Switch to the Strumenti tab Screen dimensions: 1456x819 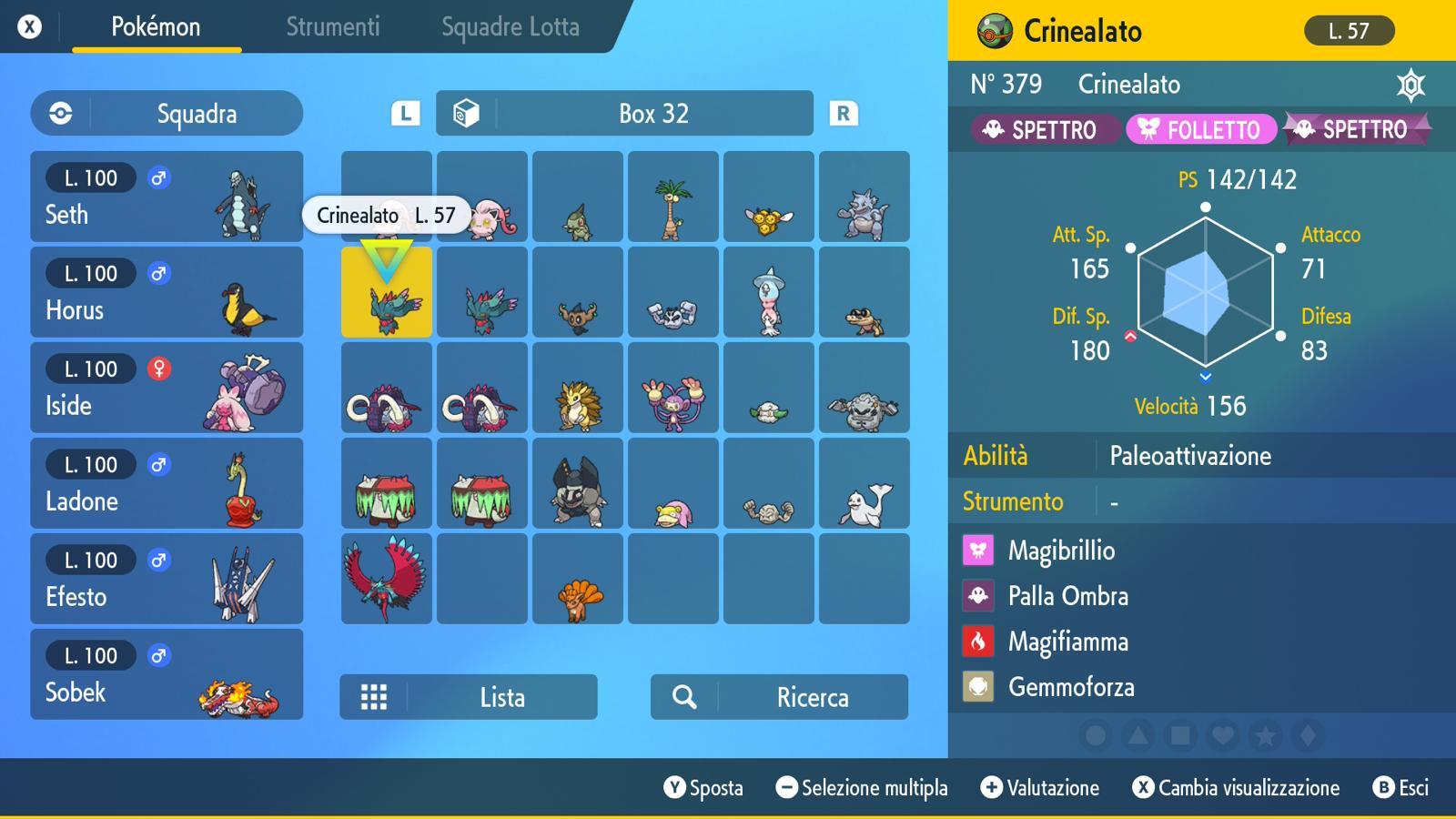[332, 27]
